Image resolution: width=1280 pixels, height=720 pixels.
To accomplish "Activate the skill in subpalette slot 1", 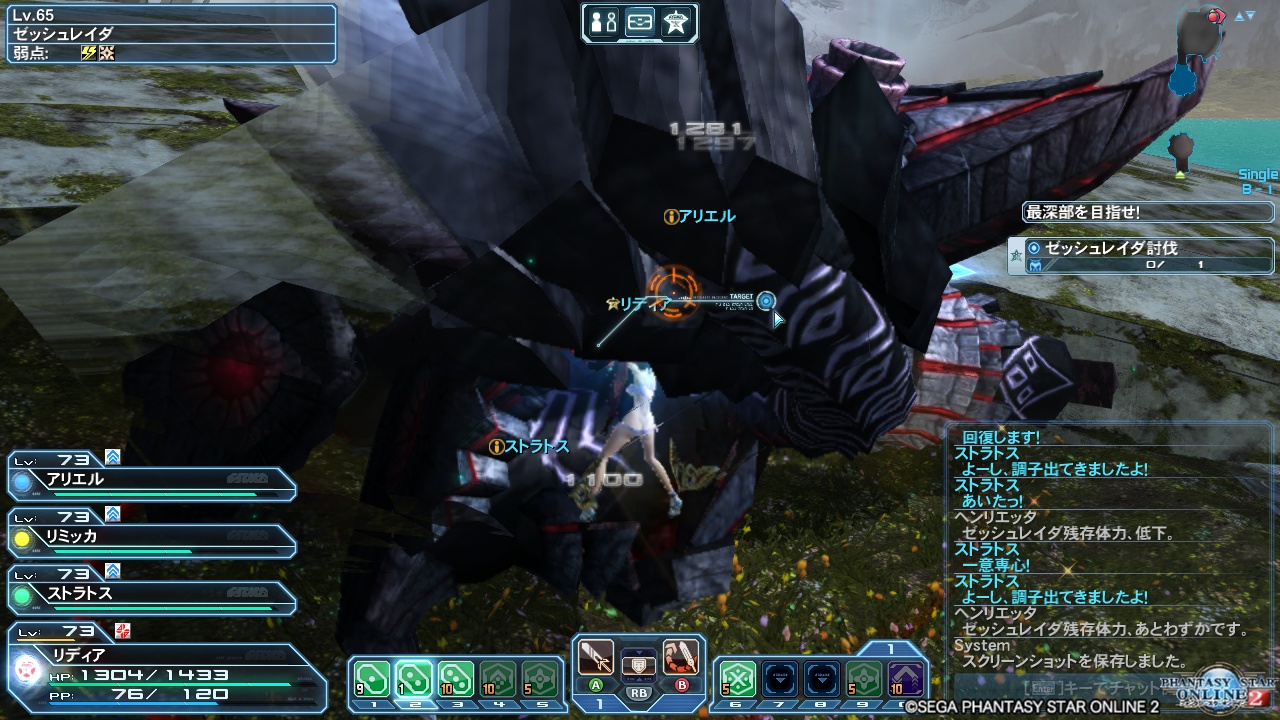I will point(371,678).
